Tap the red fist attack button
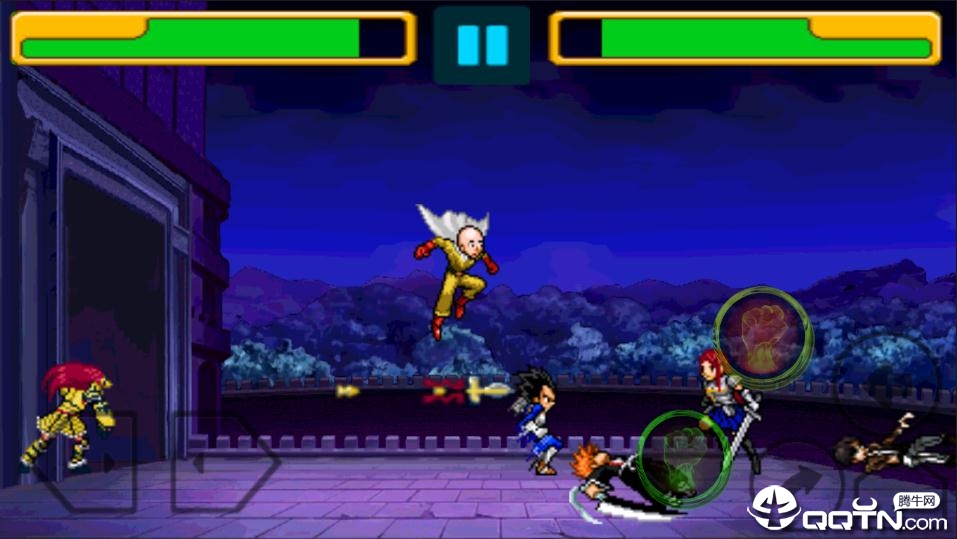This screenshot has width=957, height=539. (x=762, y=338)
